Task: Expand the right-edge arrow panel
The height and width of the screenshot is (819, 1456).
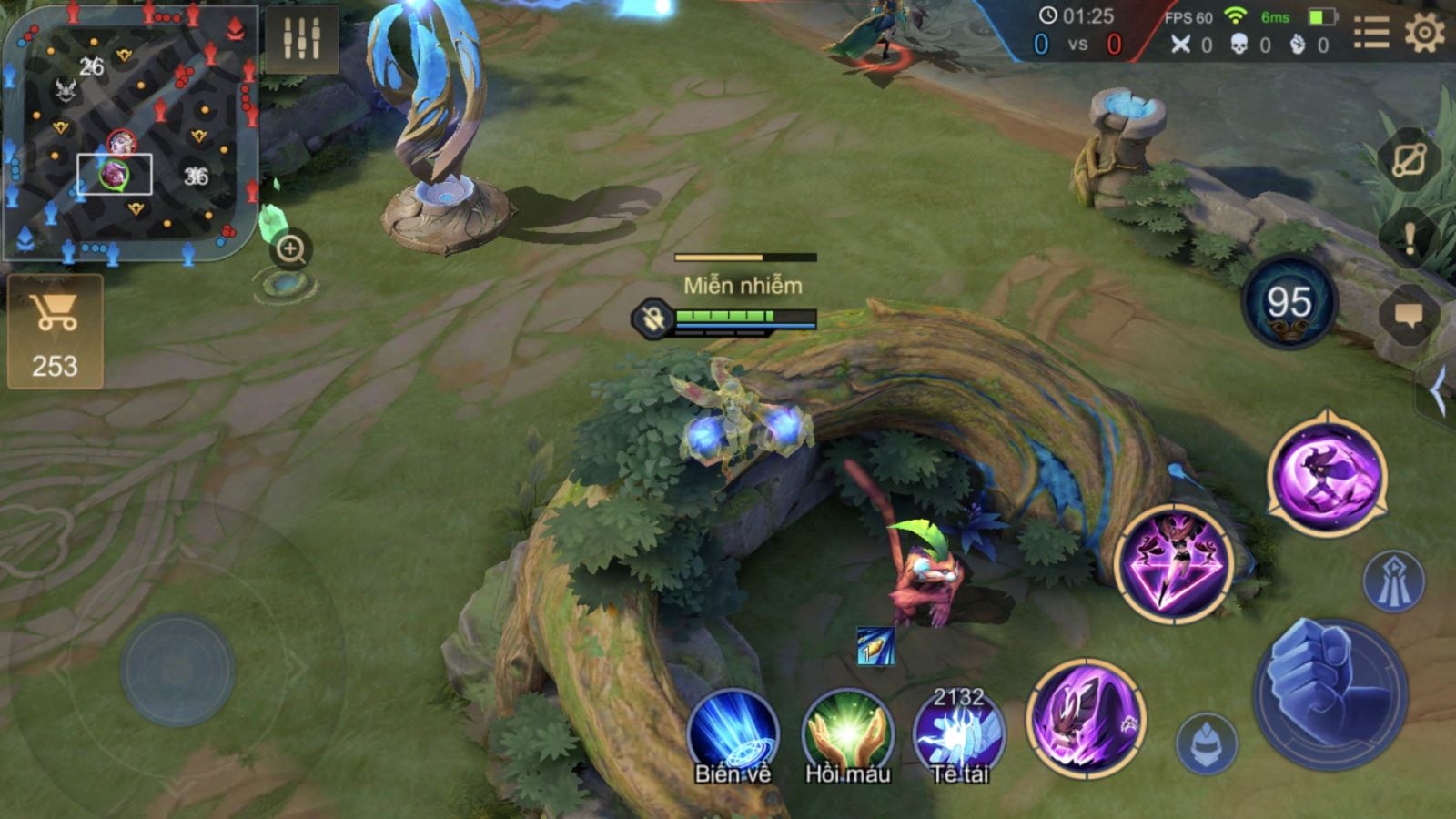Action: (1438, 393)
